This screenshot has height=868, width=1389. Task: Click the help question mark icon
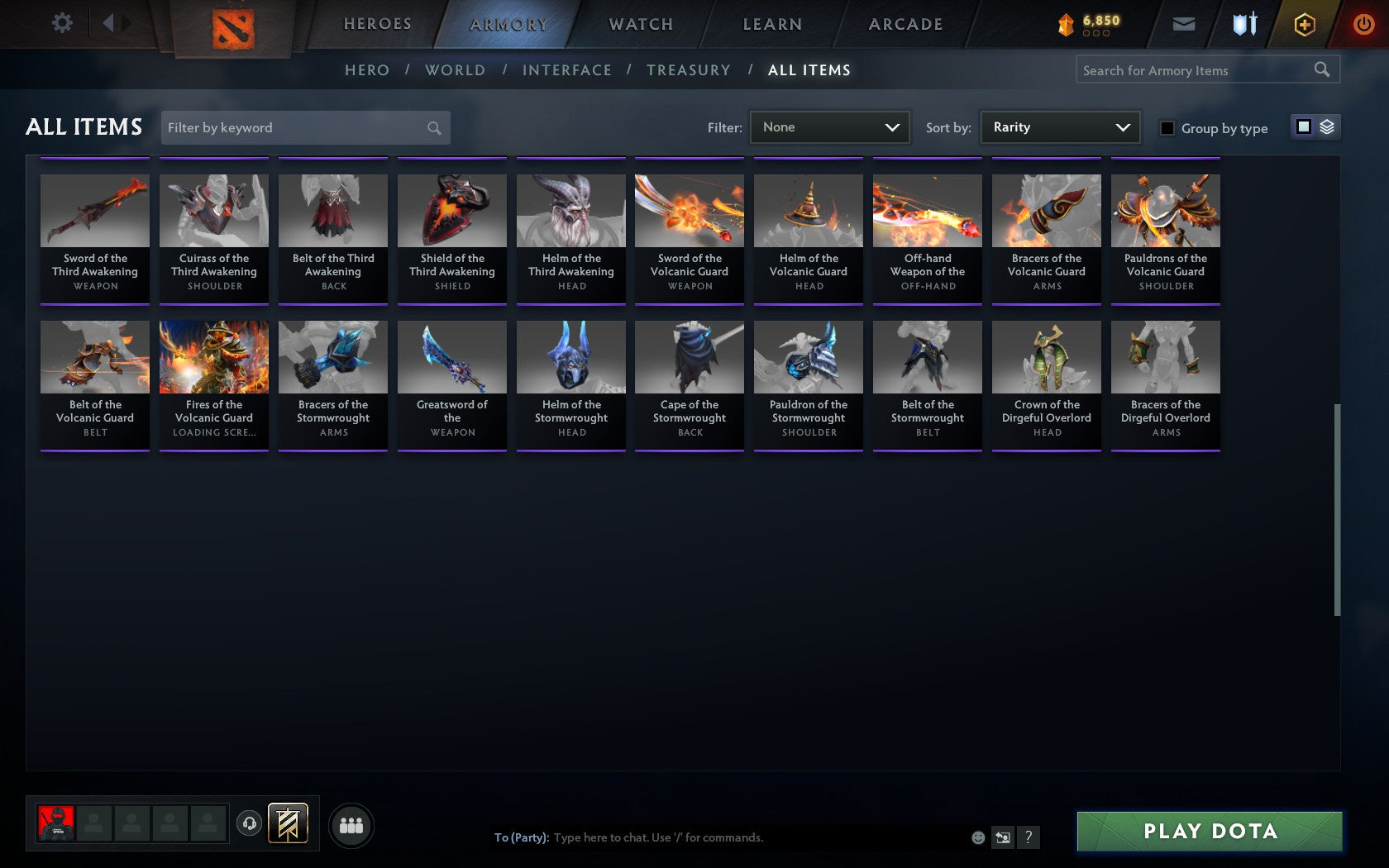pyautogui.click(x=1028, y=837)
